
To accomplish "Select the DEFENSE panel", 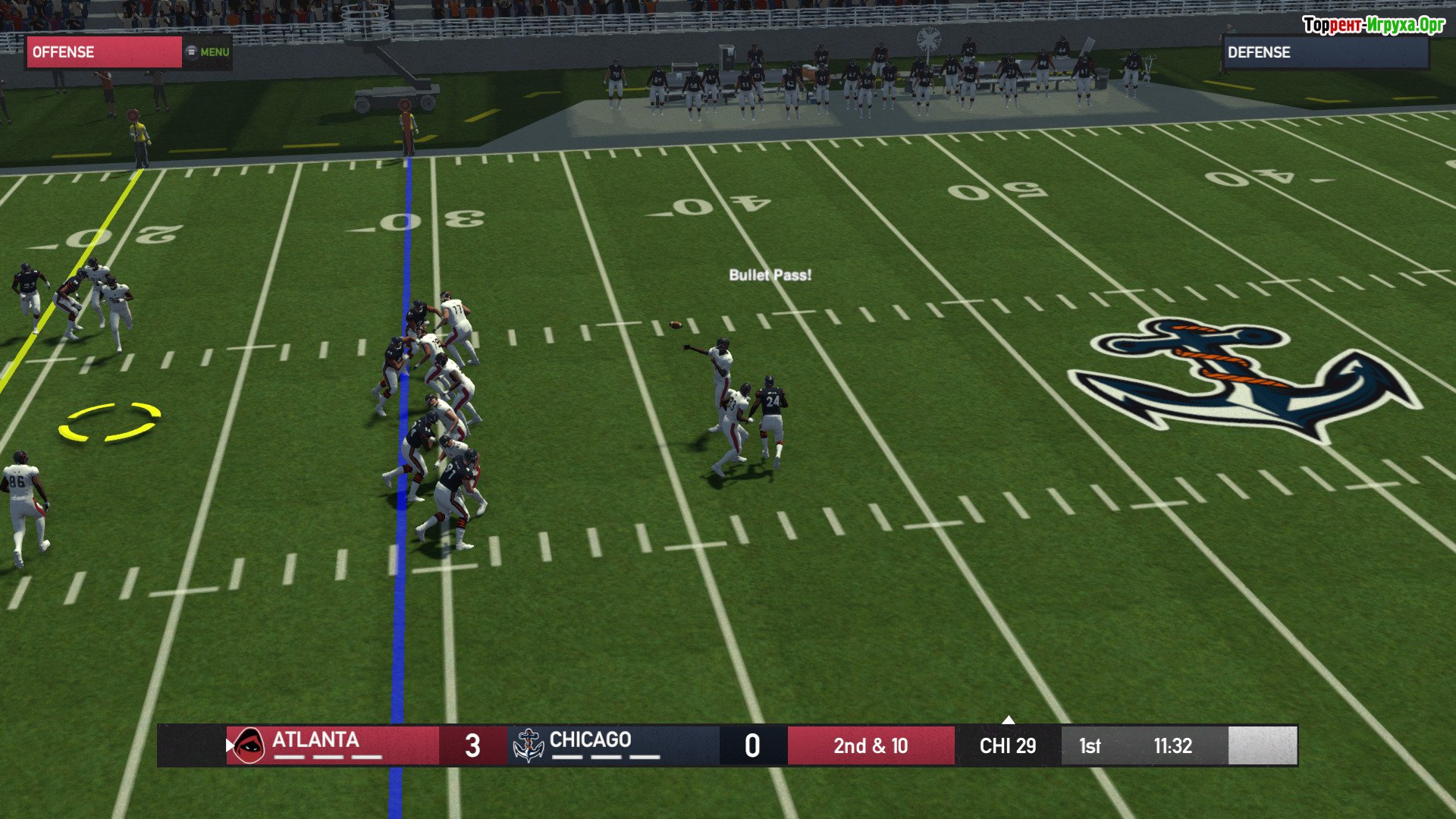I will pyautogui.click(x=1326, y=52).
